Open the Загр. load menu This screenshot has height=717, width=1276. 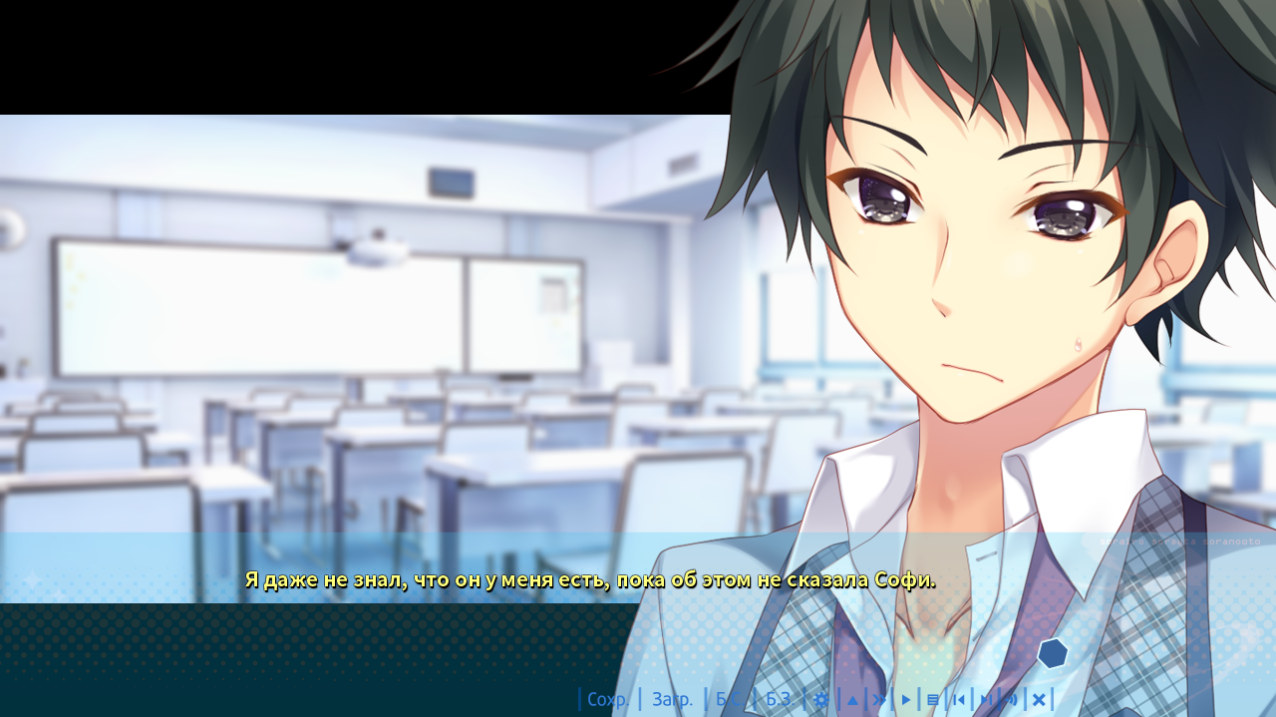[x=672, y=699]
